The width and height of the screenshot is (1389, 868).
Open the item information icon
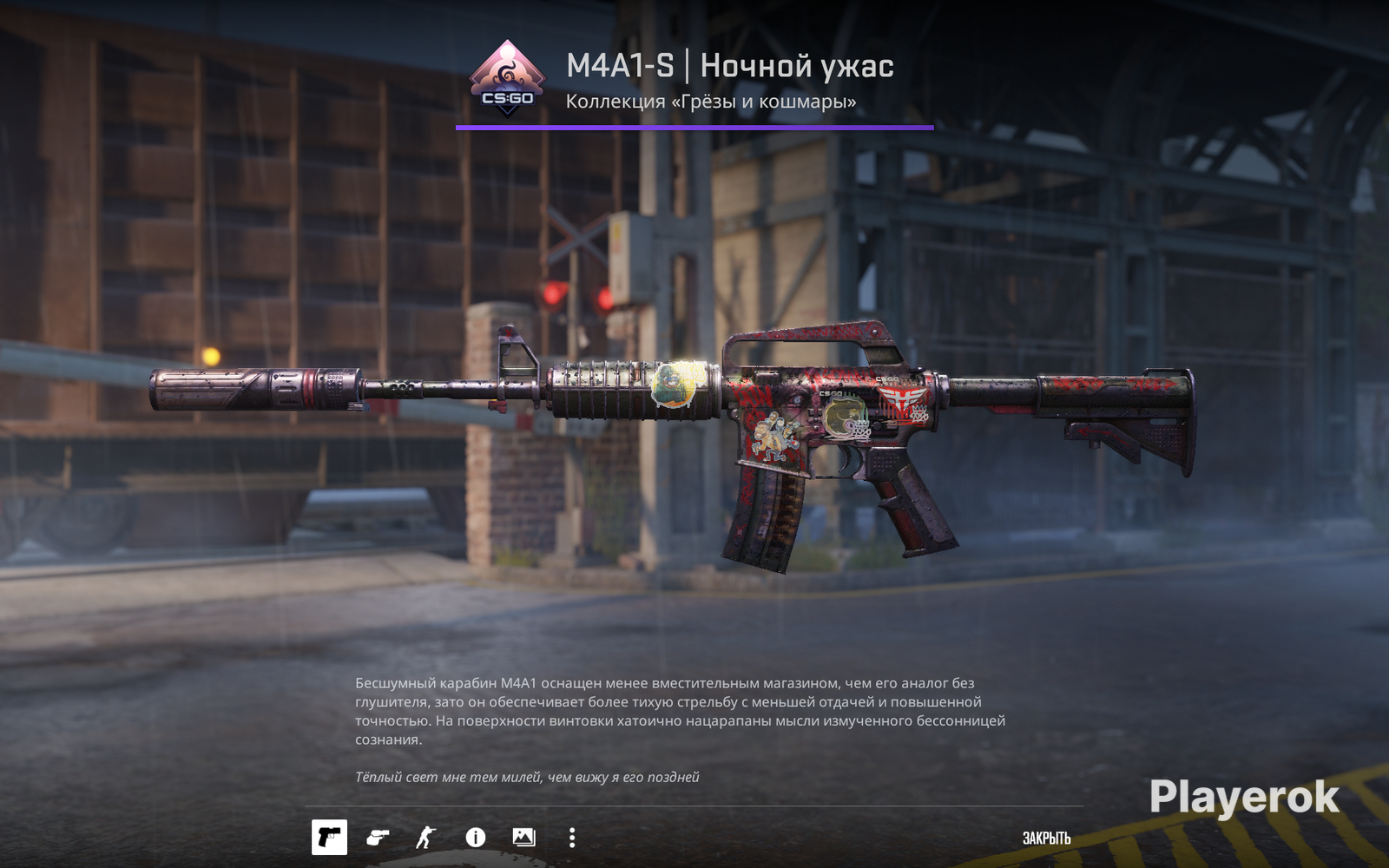475,838
